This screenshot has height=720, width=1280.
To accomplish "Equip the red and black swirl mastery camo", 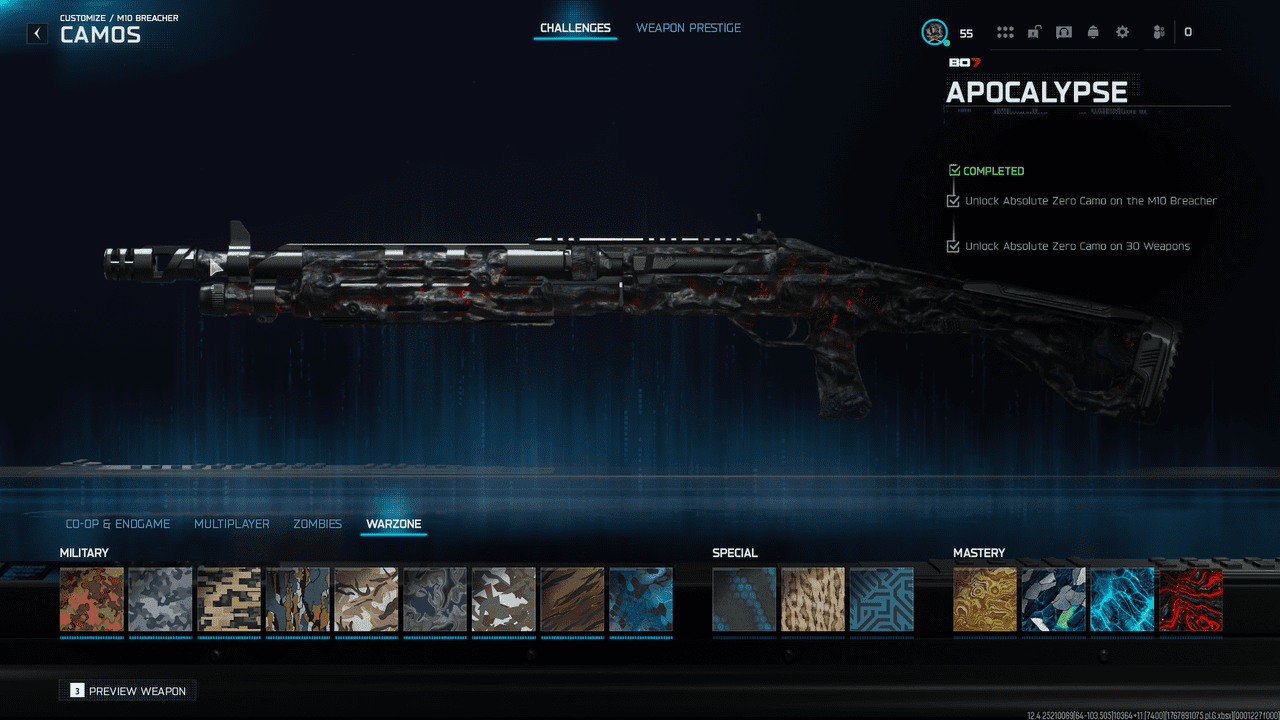I will (1190, 600).
